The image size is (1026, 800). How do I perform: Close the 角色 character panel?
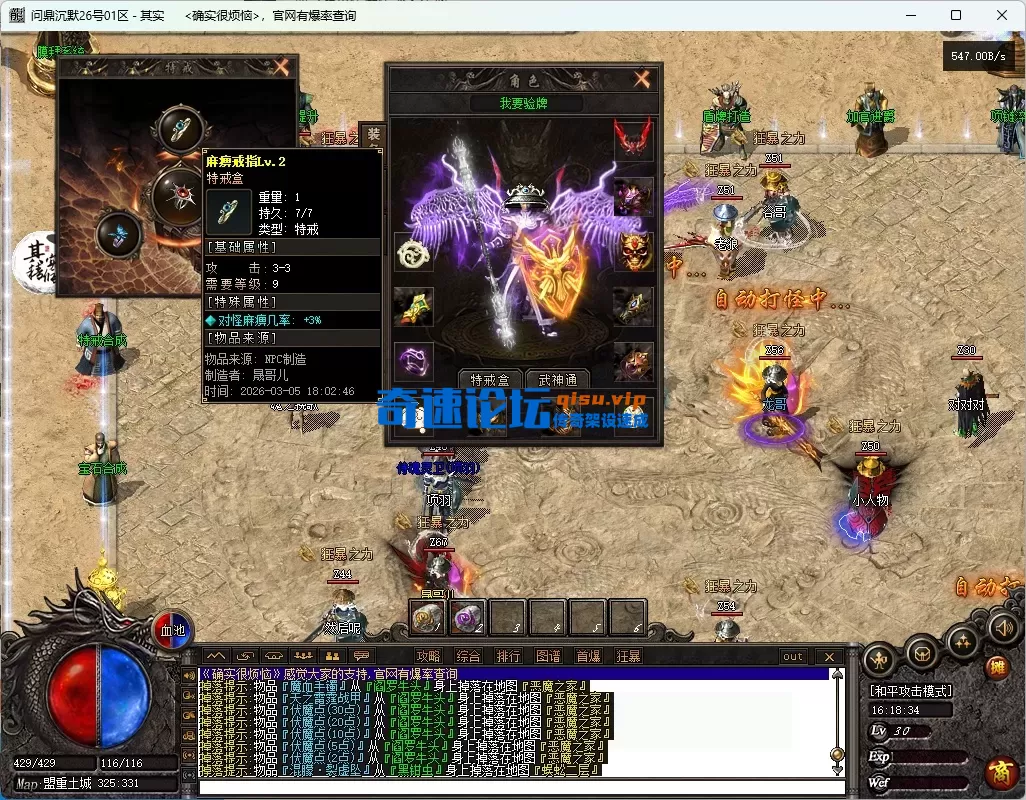point(641,79)
